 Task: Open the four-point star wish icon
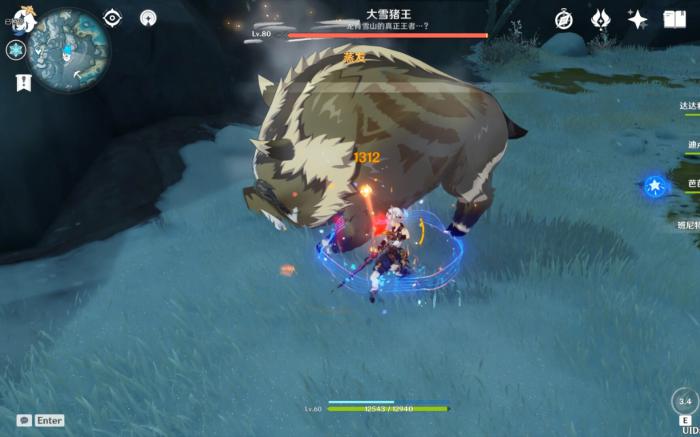coord(637,19)
